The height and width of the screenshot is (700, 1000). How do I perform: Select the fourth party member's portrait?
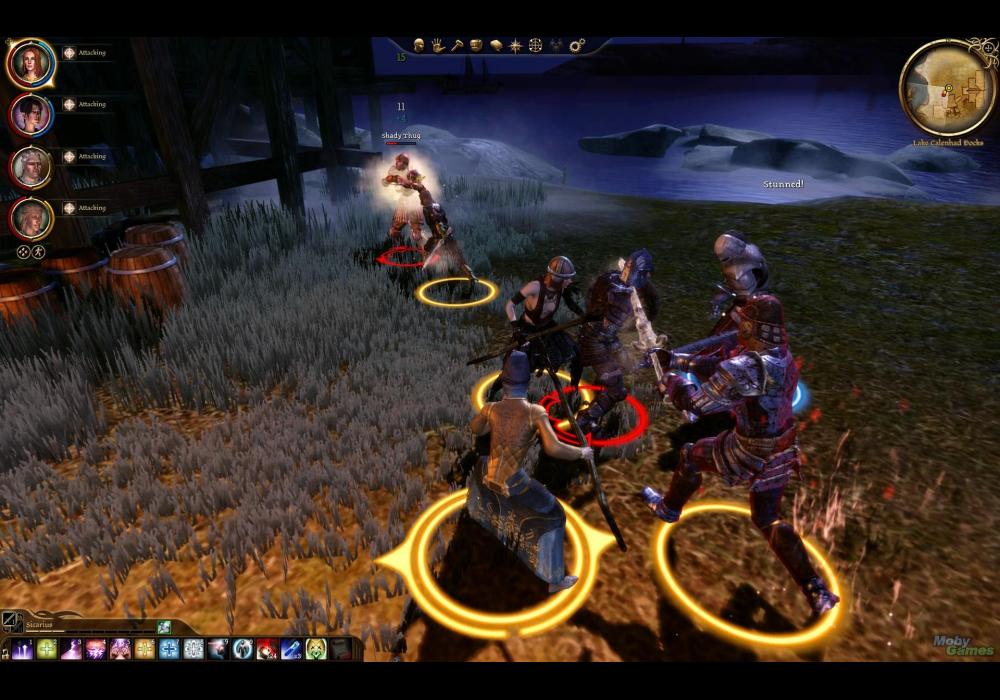(x=31, y=218)
